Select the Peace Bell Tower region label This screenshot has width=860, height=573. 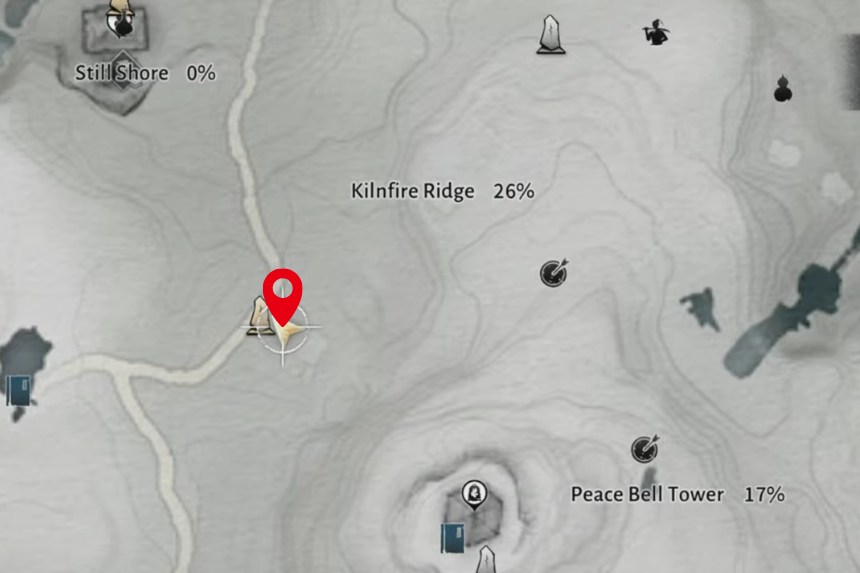click(x=647, y=494)
